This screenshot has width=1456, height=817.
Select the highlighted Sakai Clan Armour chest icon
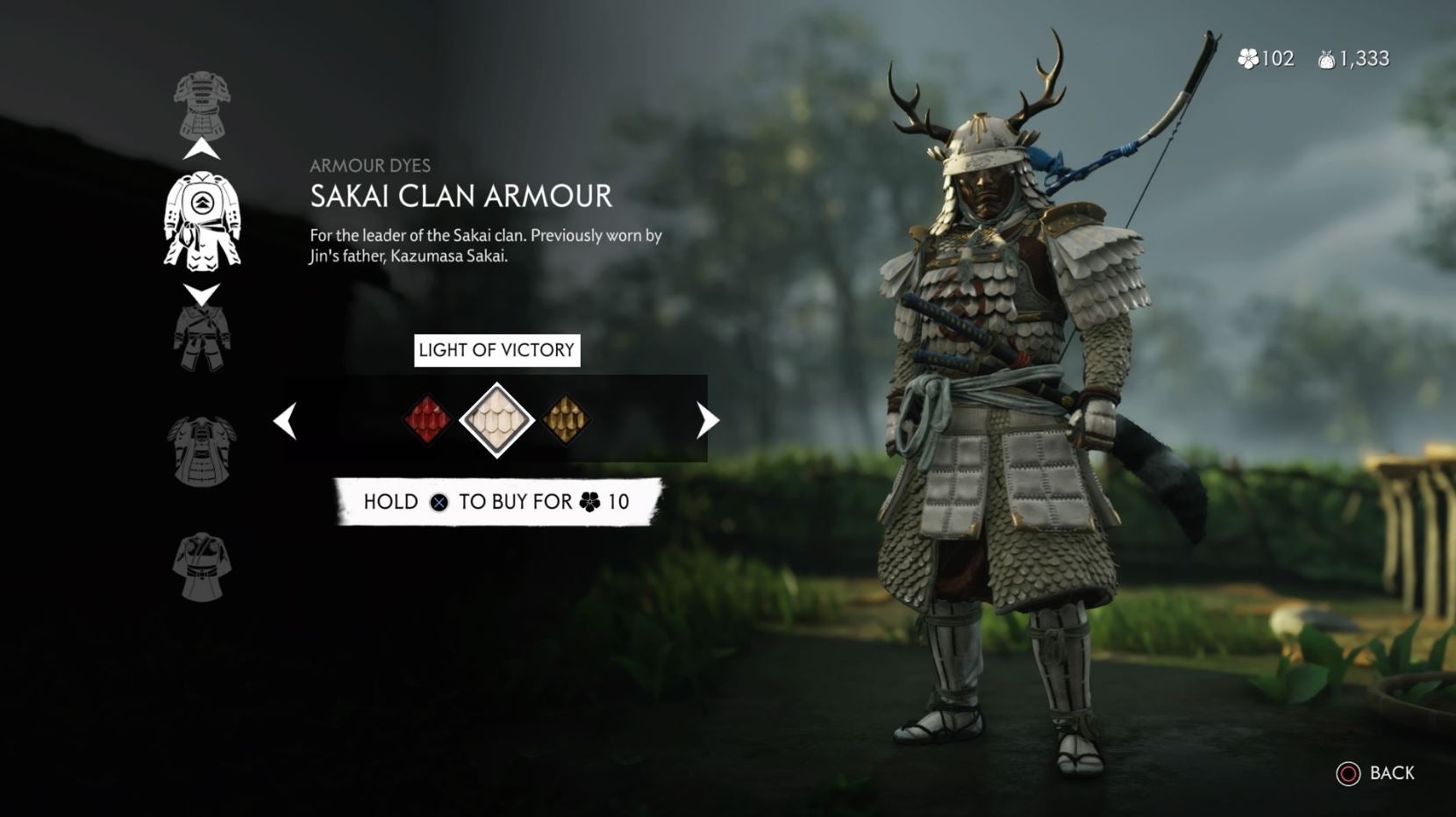[203, 221]
